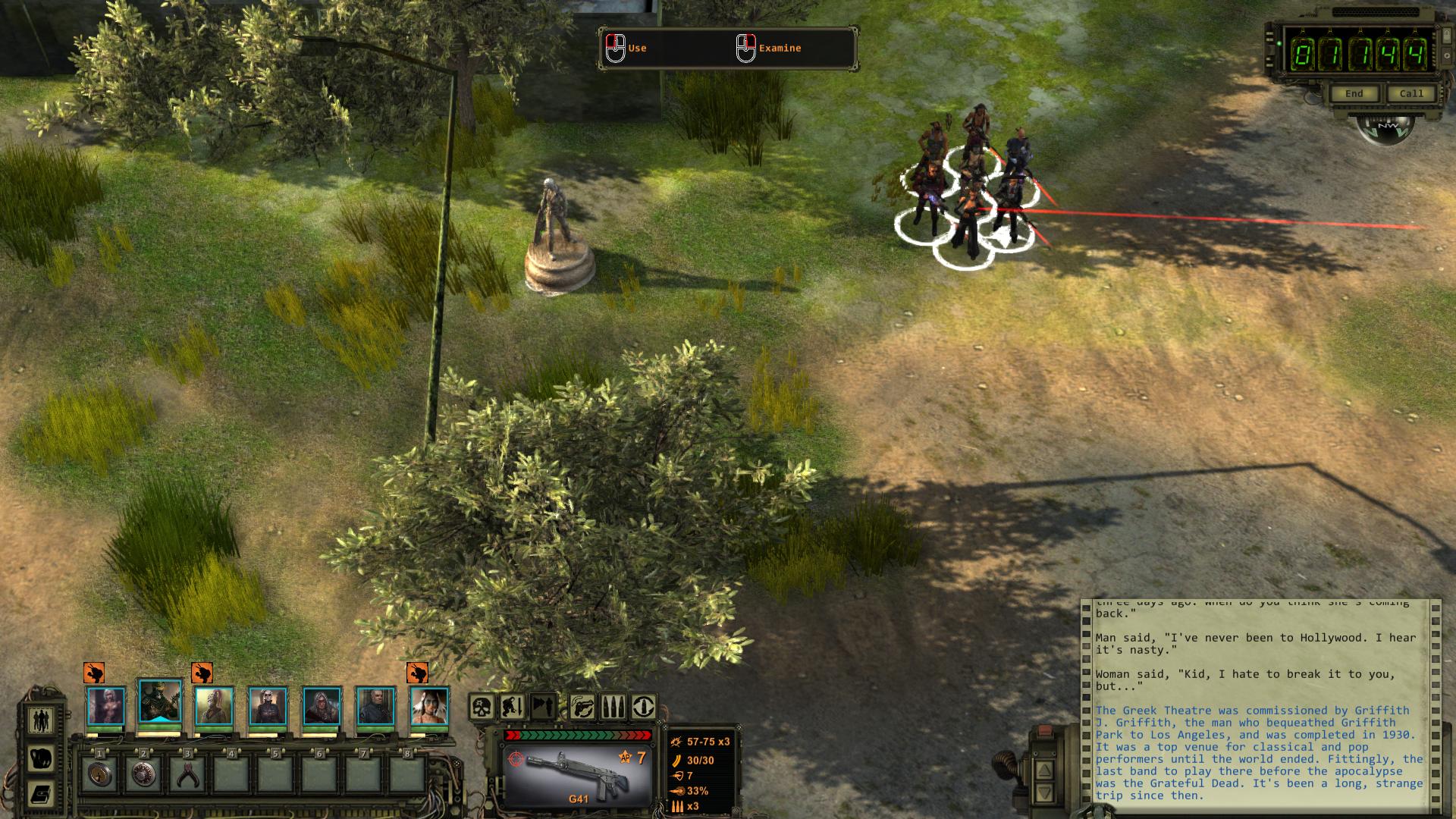This screenshot has width=1456, height=819.
Task: Open the backpack inventory button
Action: pyautogui.click(x=41, y=757)
